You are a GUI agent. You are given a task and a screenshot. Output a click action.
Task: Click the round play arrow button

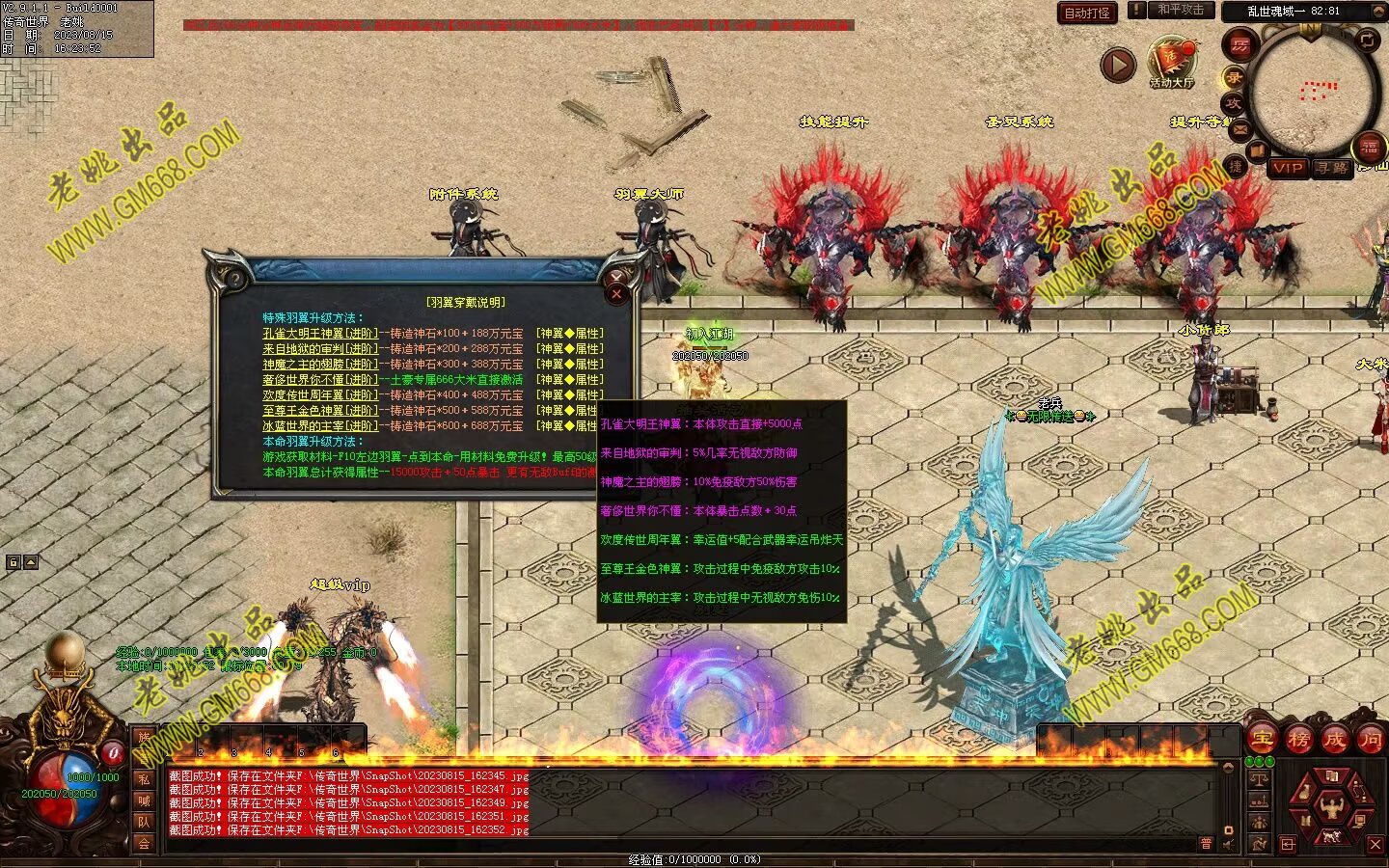coord(1118,65)
